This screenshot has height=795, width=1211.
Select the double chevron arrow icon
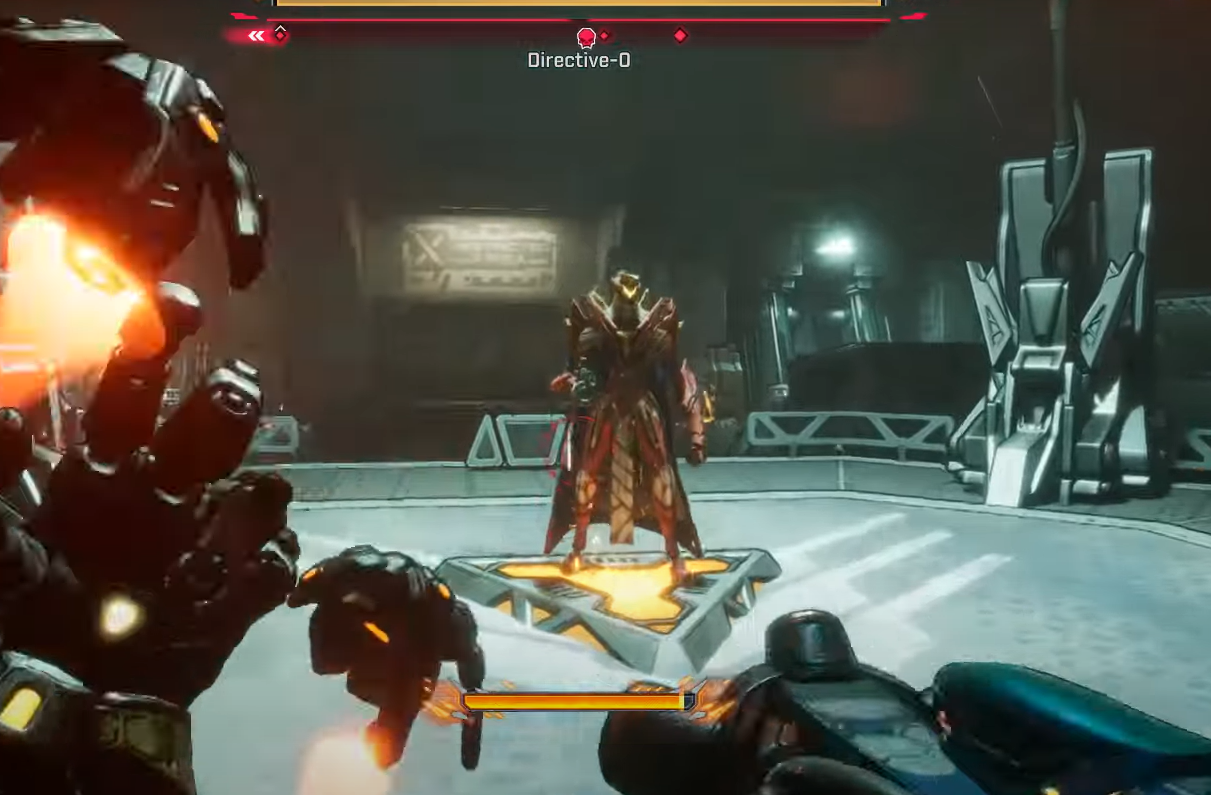point(257,36)
